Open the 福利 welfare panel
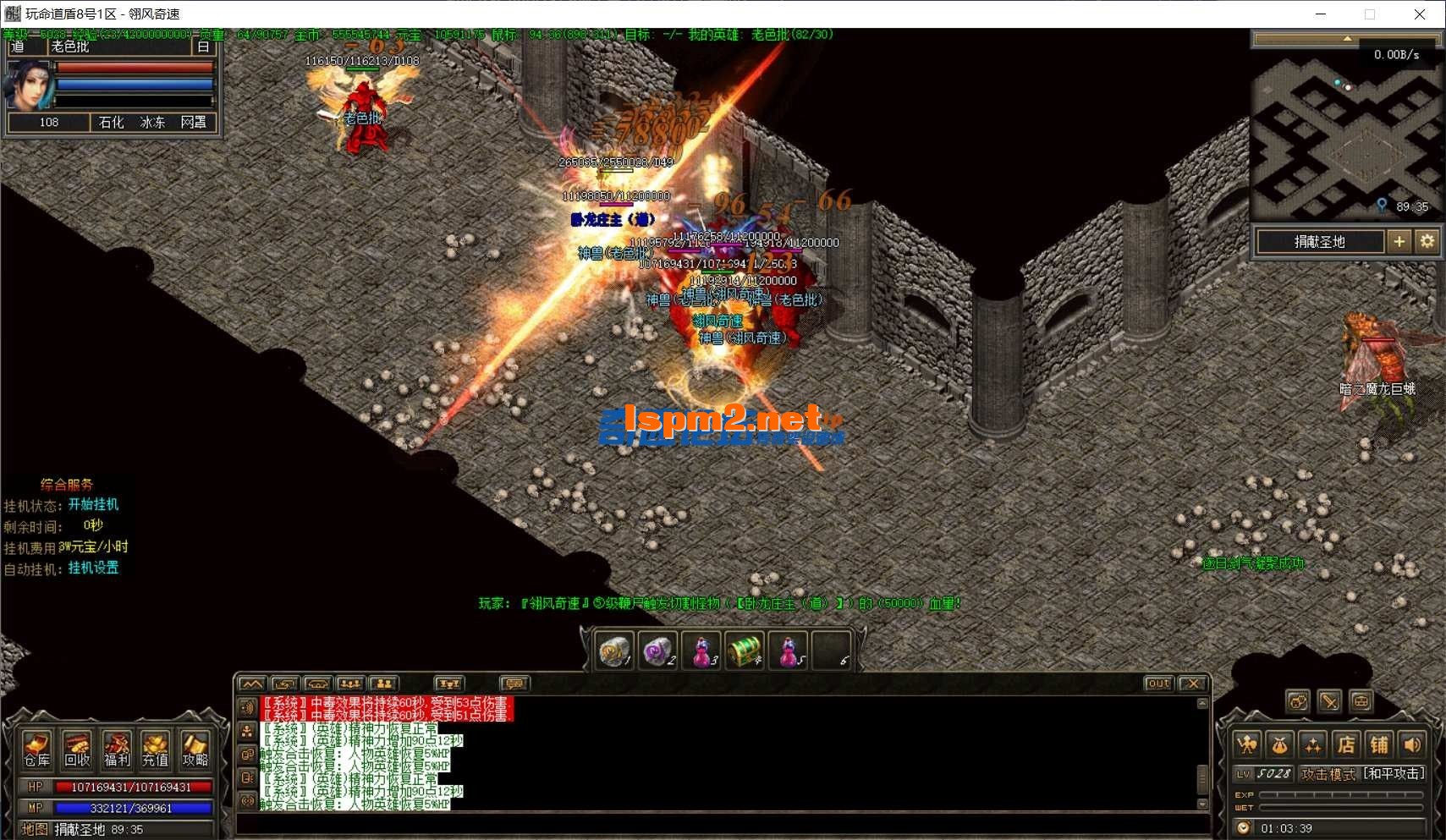 (x=117, y=749)
